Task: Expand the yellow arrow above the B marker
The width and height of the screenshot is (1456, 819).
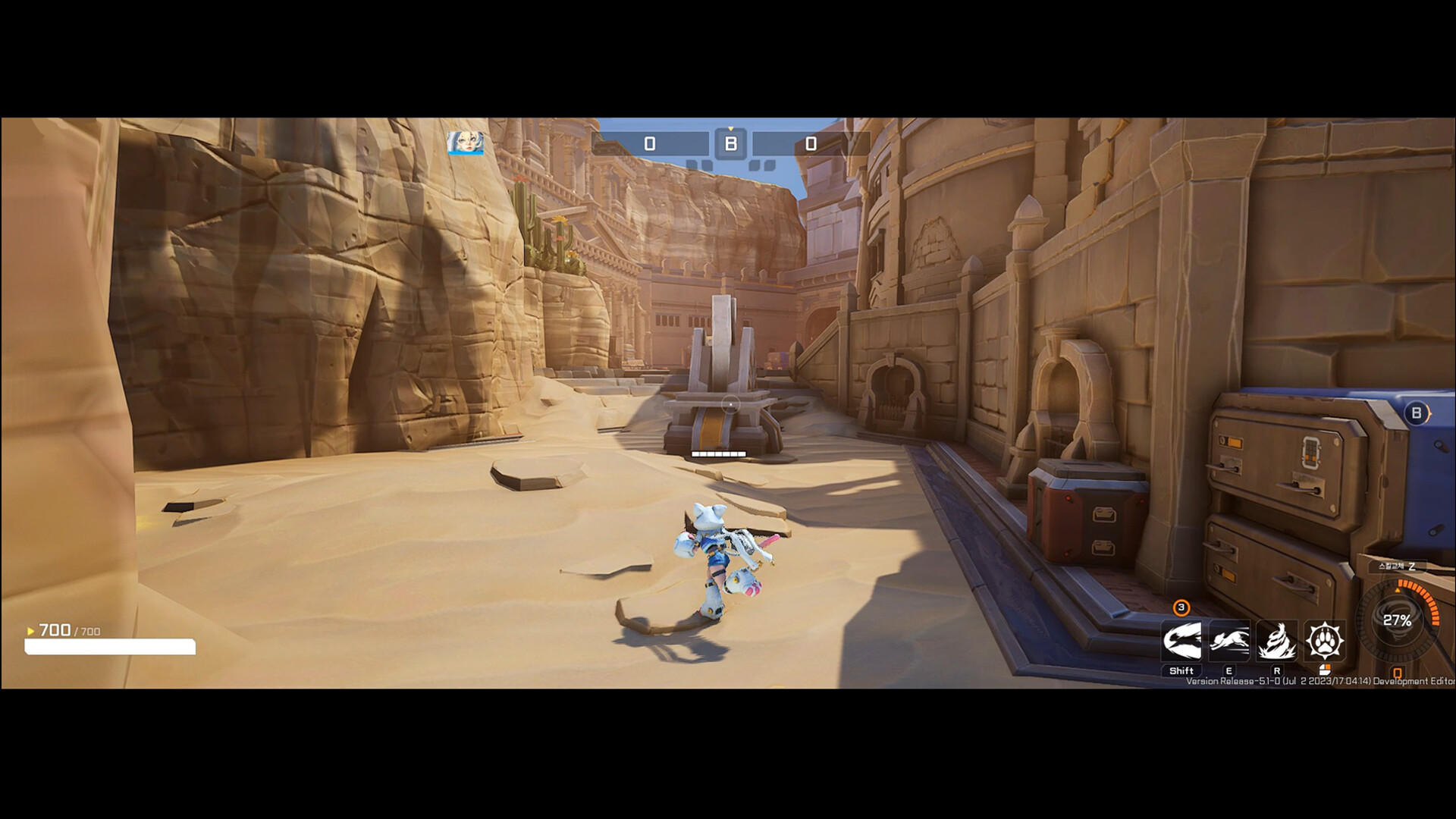Action: coord(730,128)
